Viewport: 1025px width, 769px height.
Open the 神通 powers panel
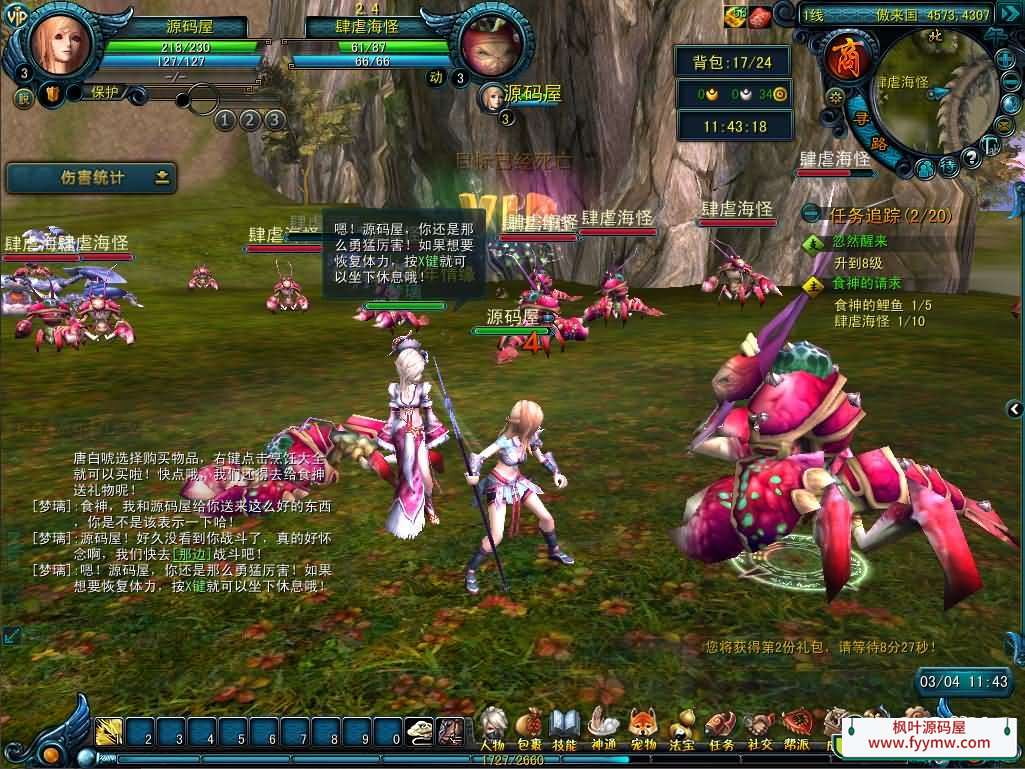[x=603, y=725]
